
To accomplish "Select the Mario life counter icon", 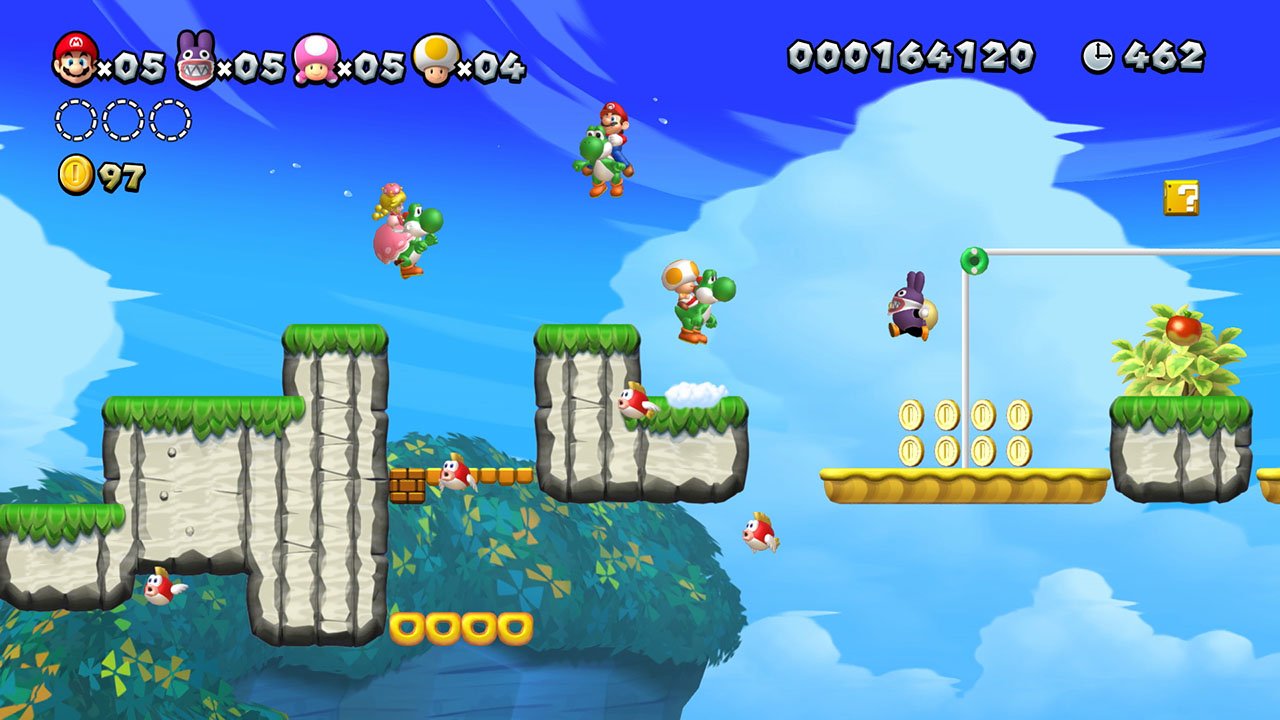I will [x=73, y=57].
